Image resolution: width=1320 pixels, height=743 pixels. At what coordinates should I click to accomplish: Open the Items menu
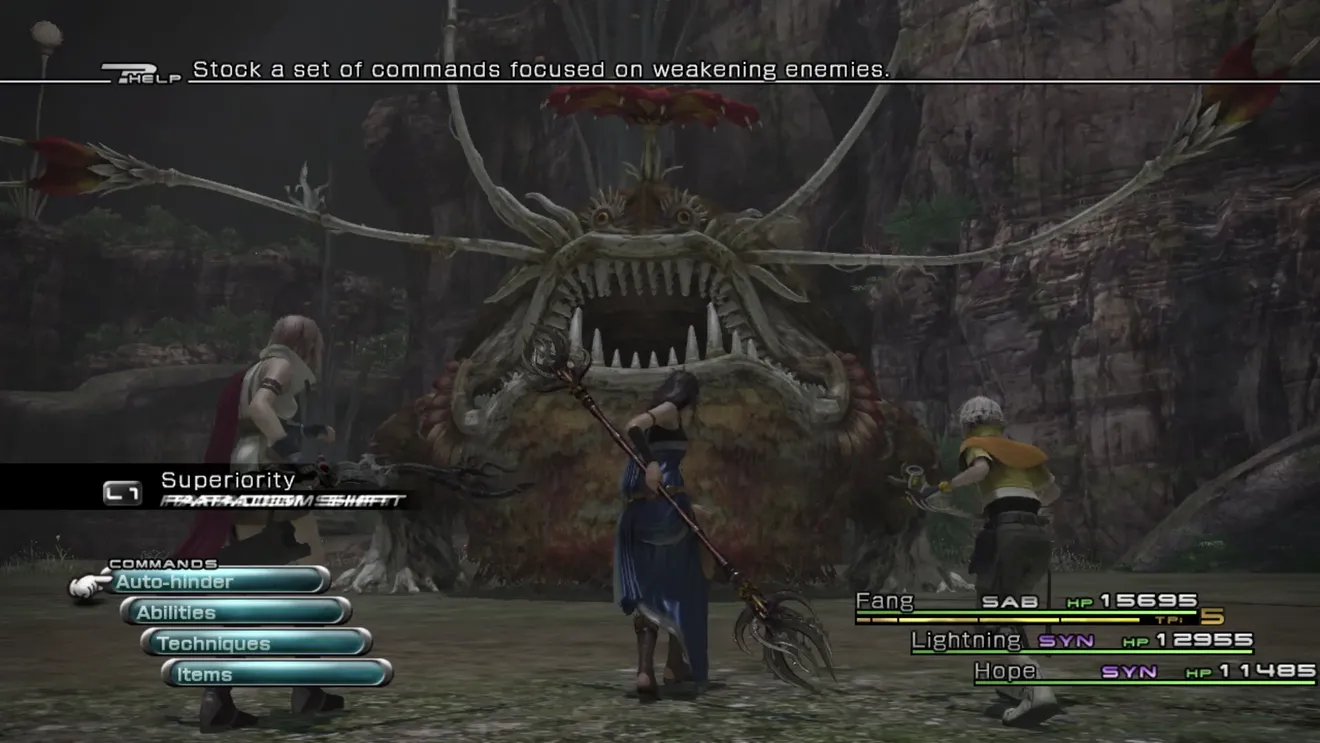point(277,674)
